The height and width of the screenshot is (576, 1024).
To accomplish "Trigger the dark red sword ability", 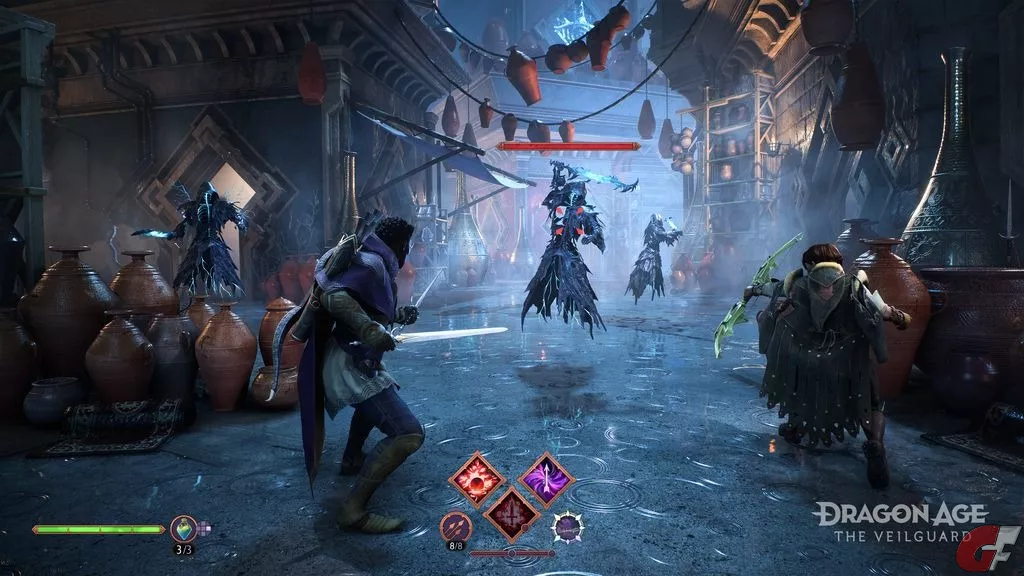I will (x=511, y=514).
